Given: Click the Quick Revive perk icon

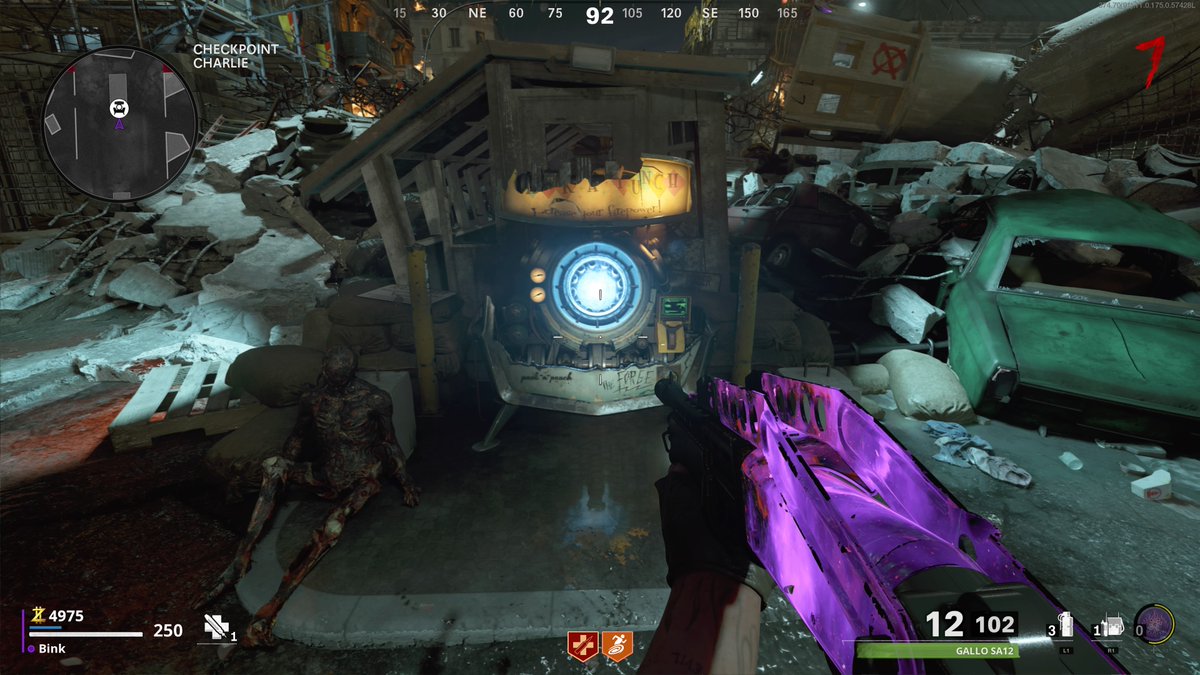Looking at the screenshot, I should point(581,645).
